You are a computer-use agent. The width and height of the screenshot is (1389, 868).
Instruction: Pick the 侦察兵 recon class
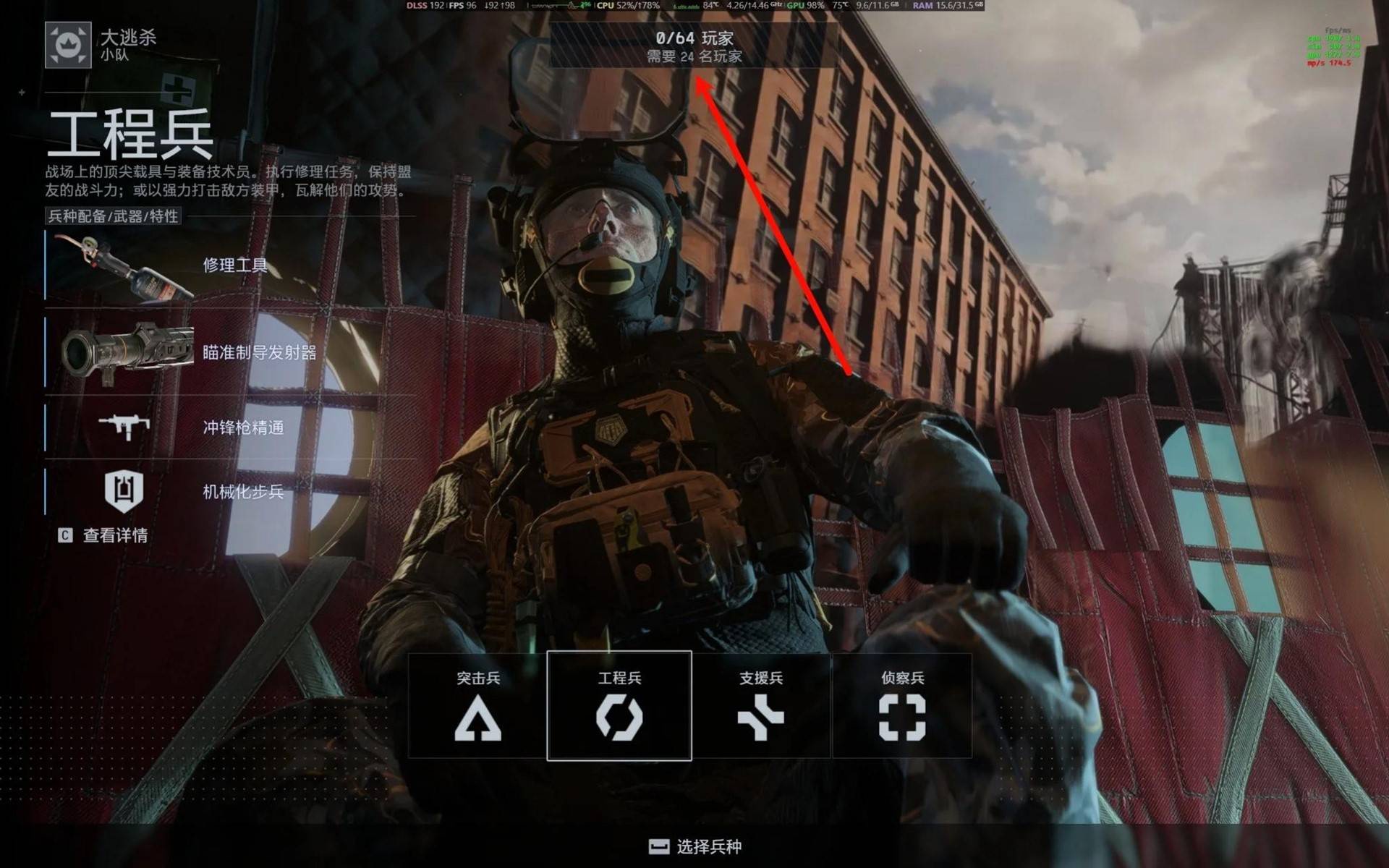902,705
